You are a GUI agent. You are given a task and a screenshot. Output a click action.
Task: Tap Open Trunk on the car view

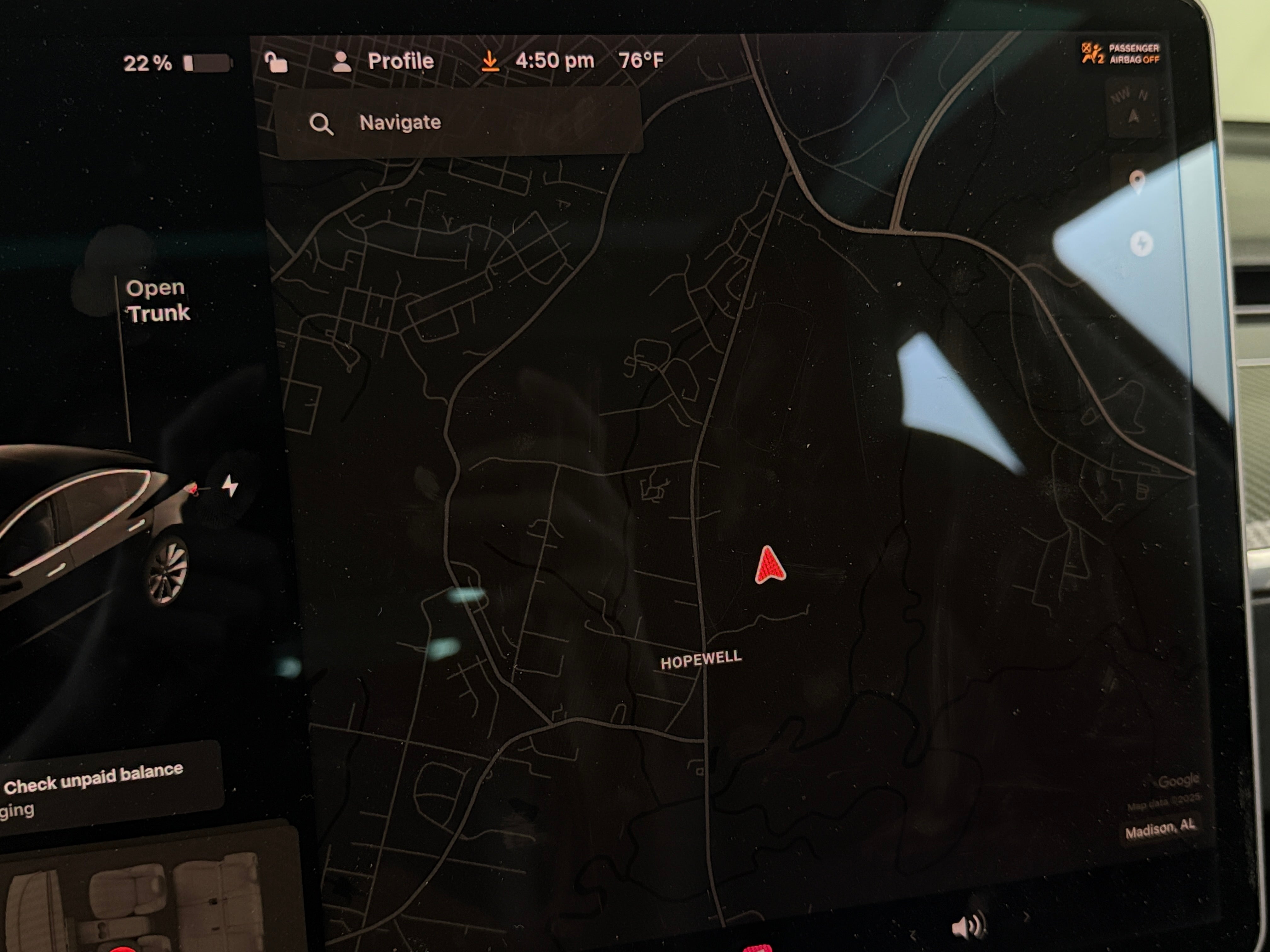[157, 300]
